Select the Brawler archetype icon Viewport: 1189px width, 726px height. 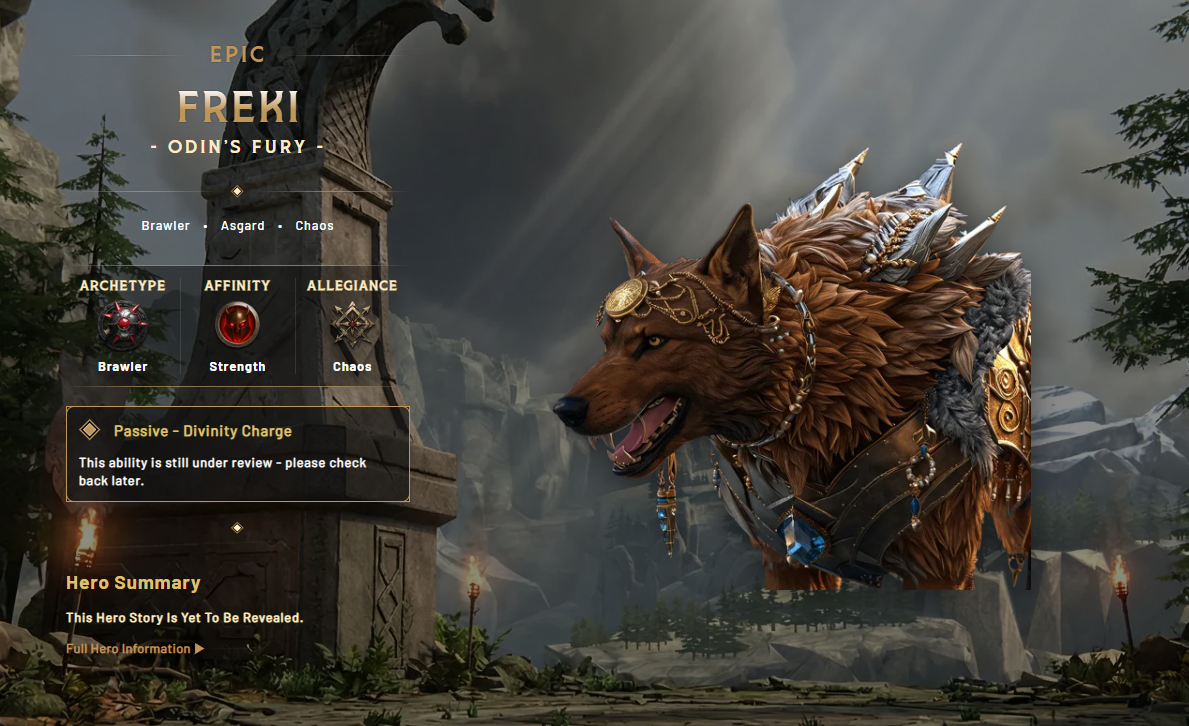(x=123, y=326)
